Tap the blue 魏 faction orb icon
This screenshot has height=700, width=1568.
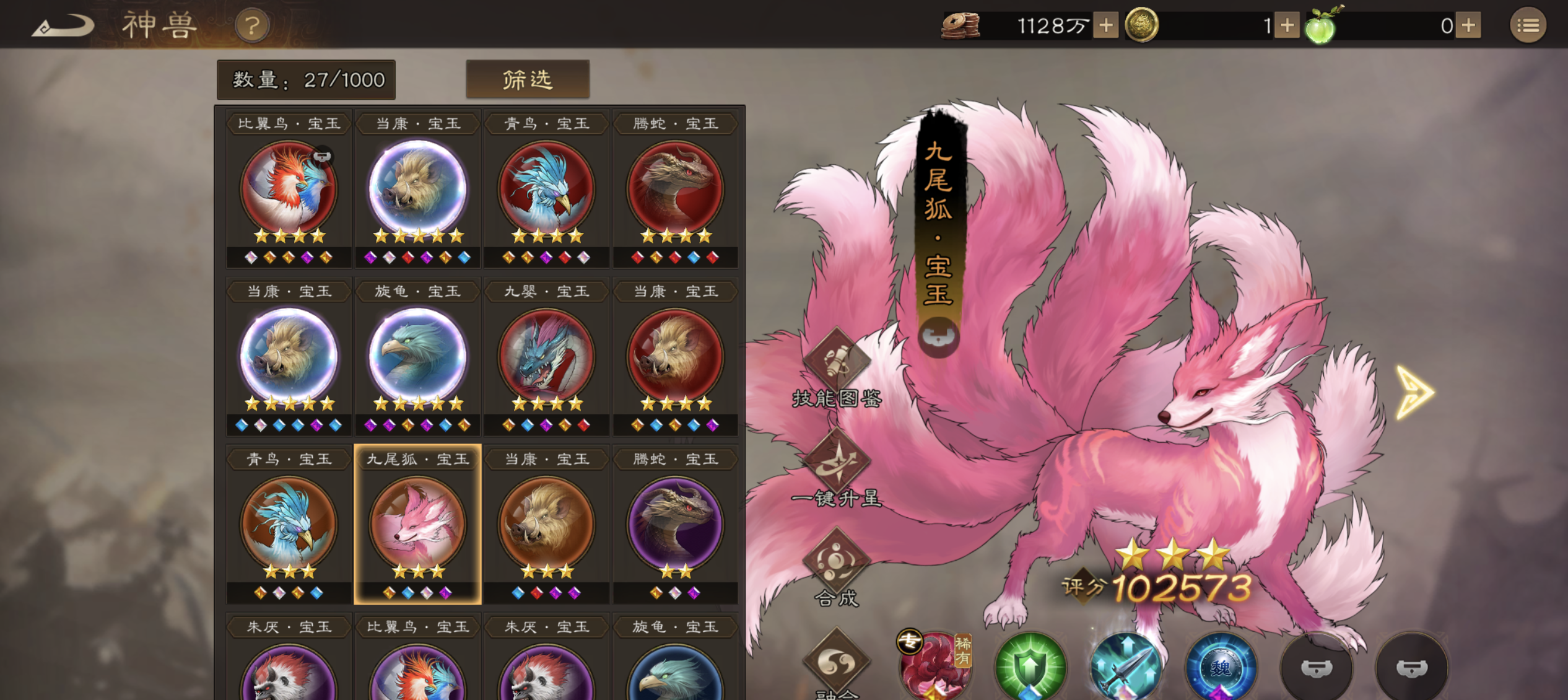(1221, 667)
